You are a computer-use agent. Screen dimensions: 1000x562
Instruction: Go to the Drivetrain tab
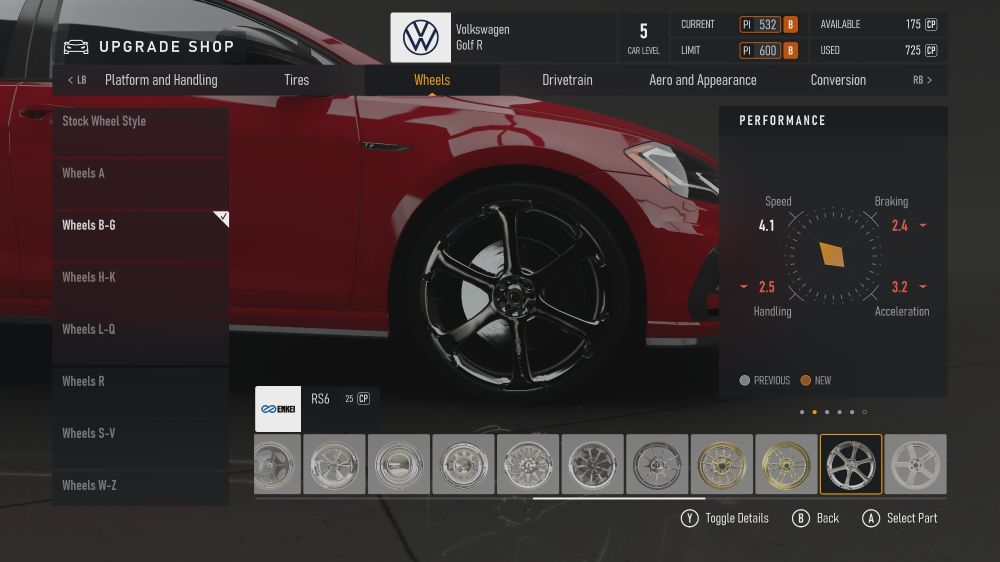tap(567, 80)
